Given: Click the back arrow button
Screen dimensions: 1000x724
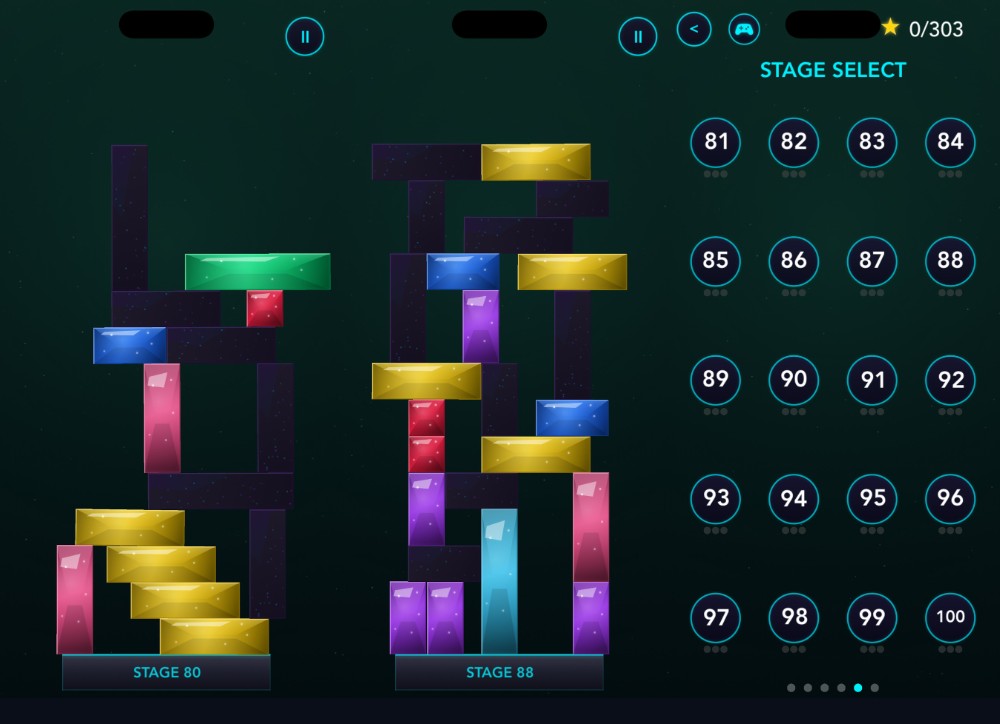Looking at the screenshot, I should point(694,29).
